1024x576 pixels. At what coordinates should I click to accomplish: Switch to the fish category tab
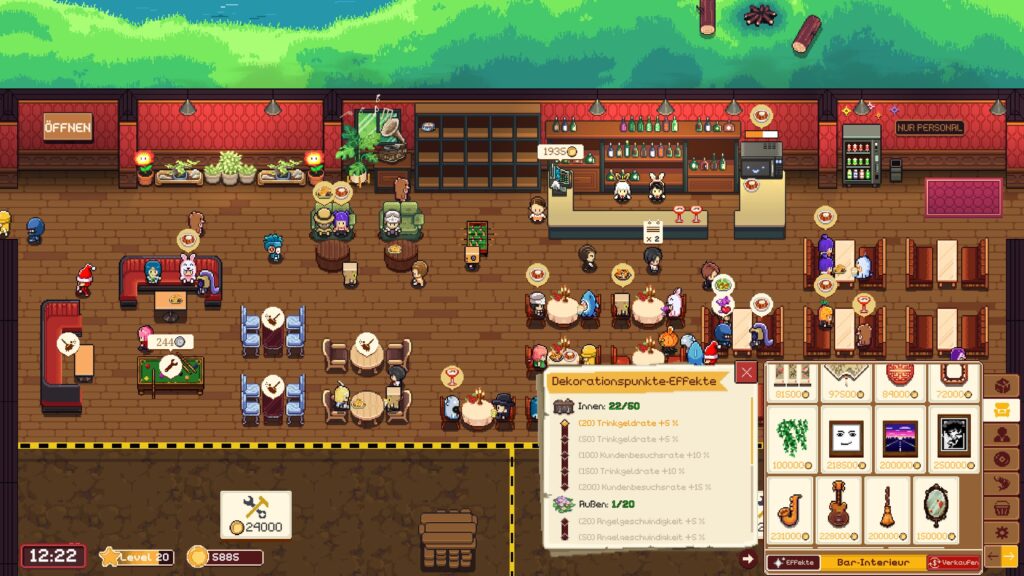tap(1001, 482)
